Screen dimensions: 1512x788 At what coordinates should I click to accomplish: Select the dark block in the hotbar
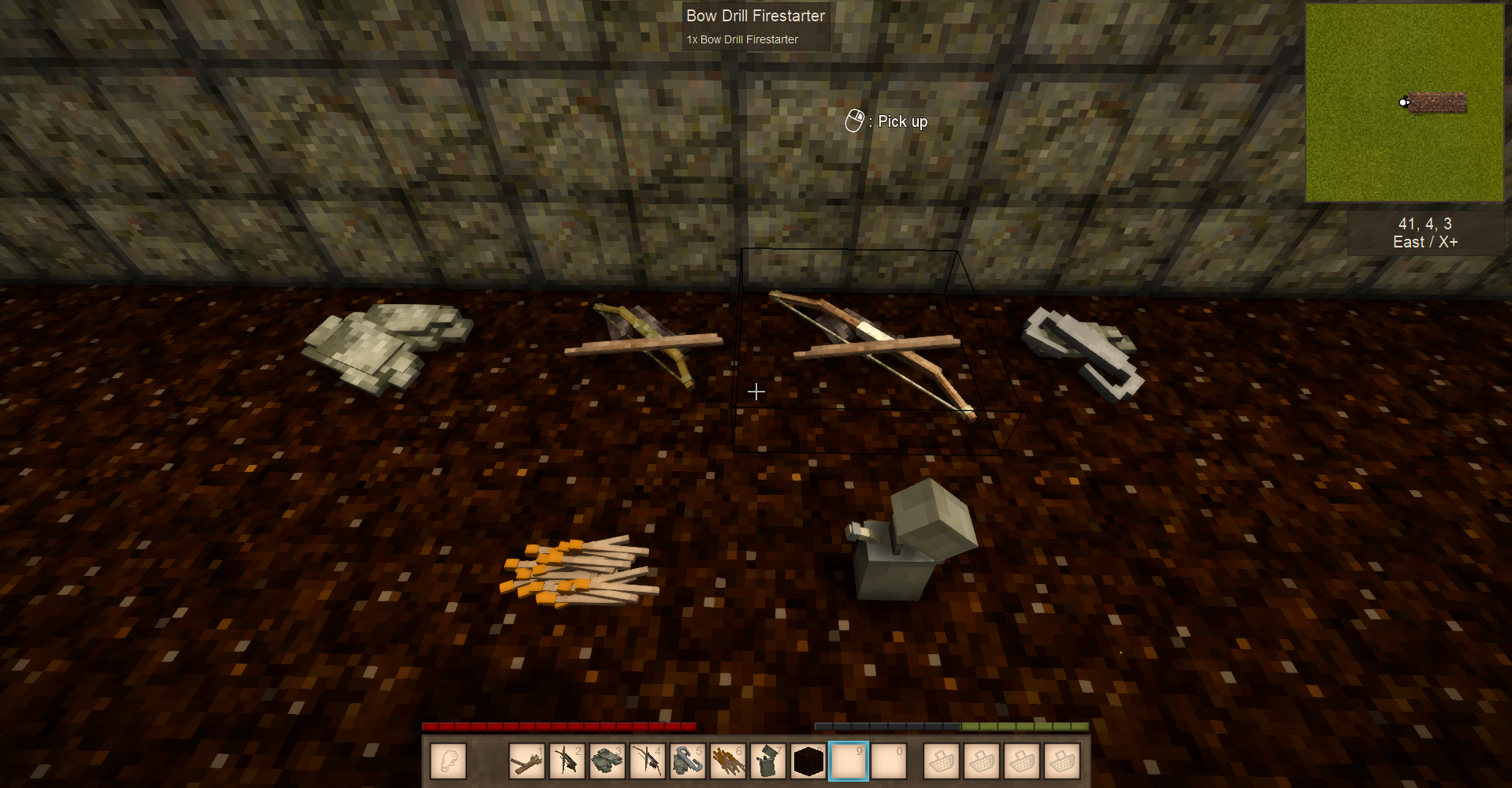(808, 761)
